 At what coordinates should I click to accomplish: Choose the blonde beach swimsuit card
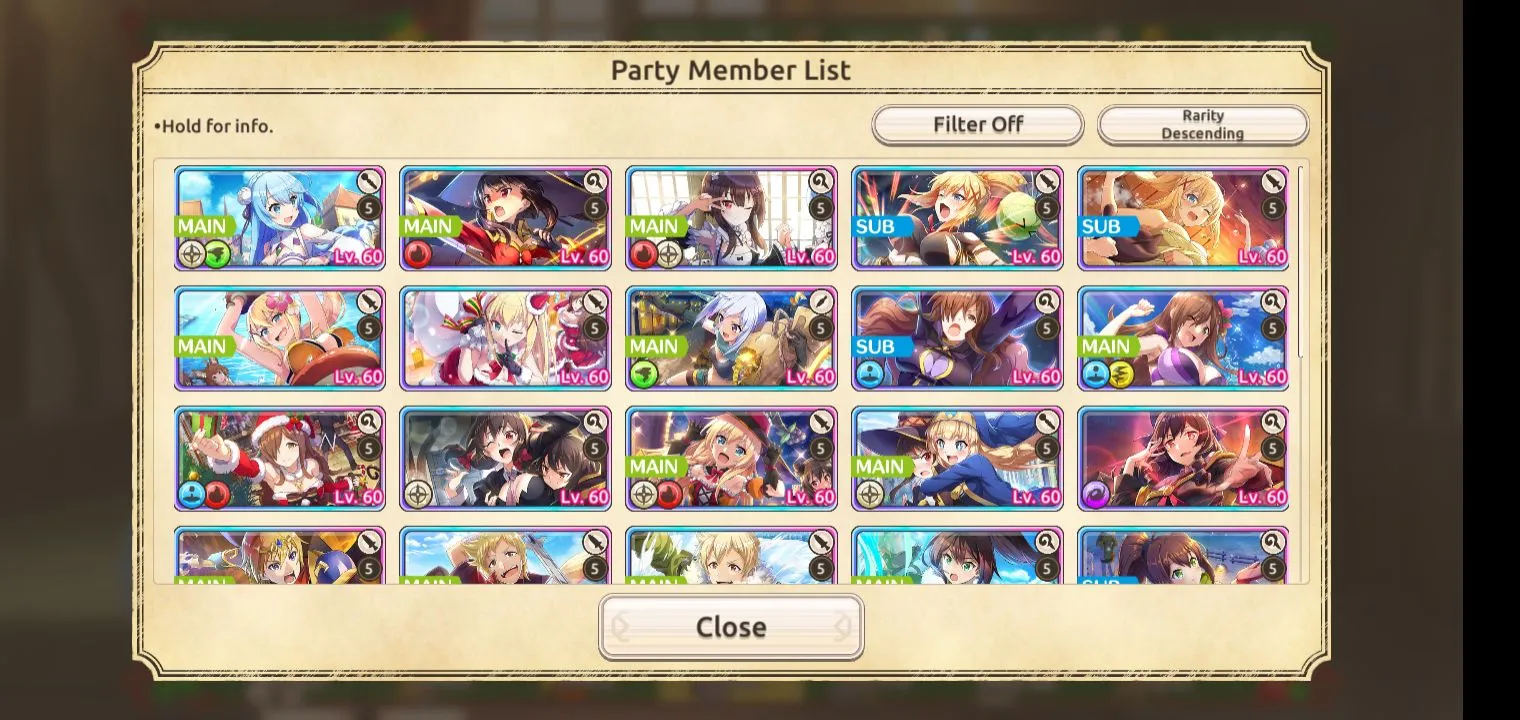click(x=280, y=338)
